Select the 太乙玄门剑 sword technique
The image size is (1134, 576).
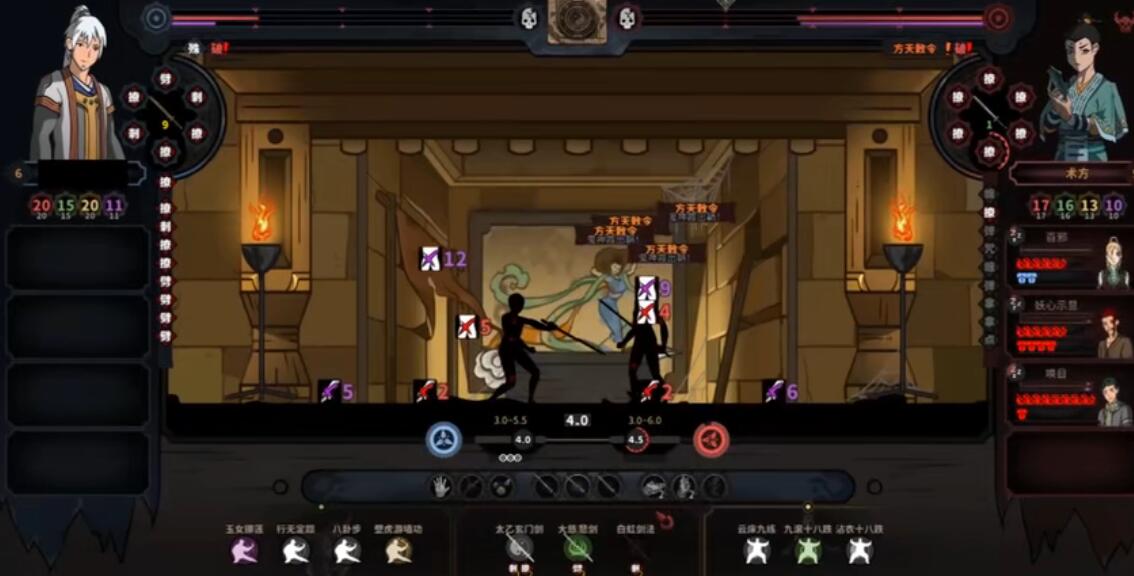pyautogui.click(x=519, y=548)
